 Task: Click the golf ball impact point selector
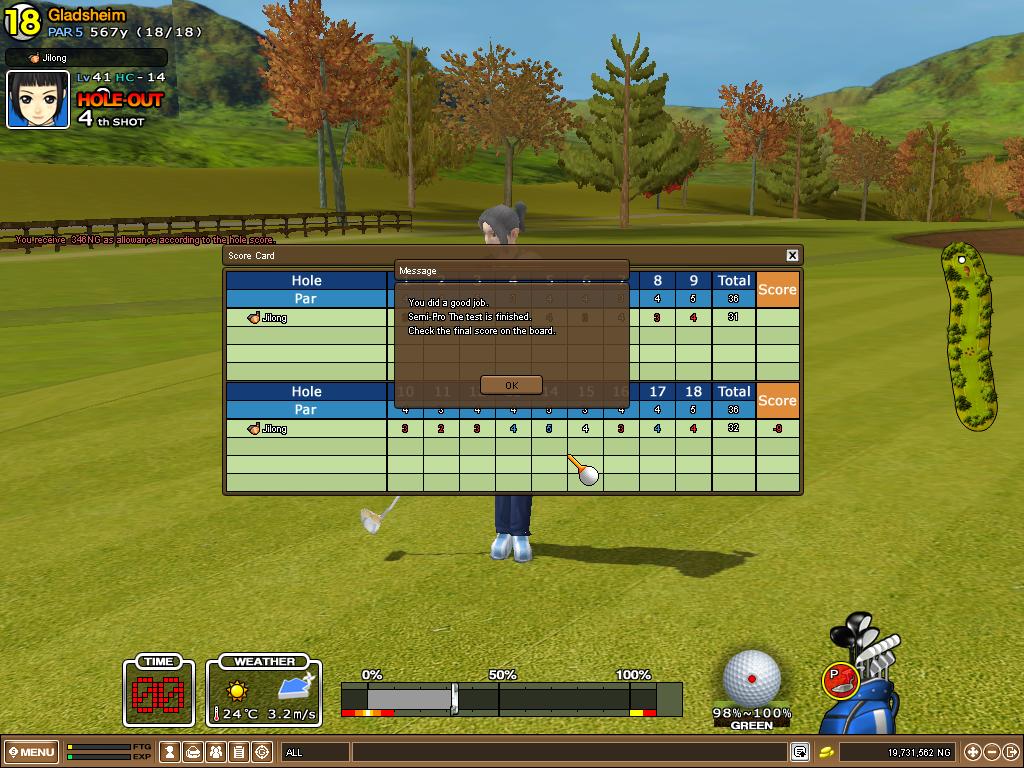tap(752, 678)
